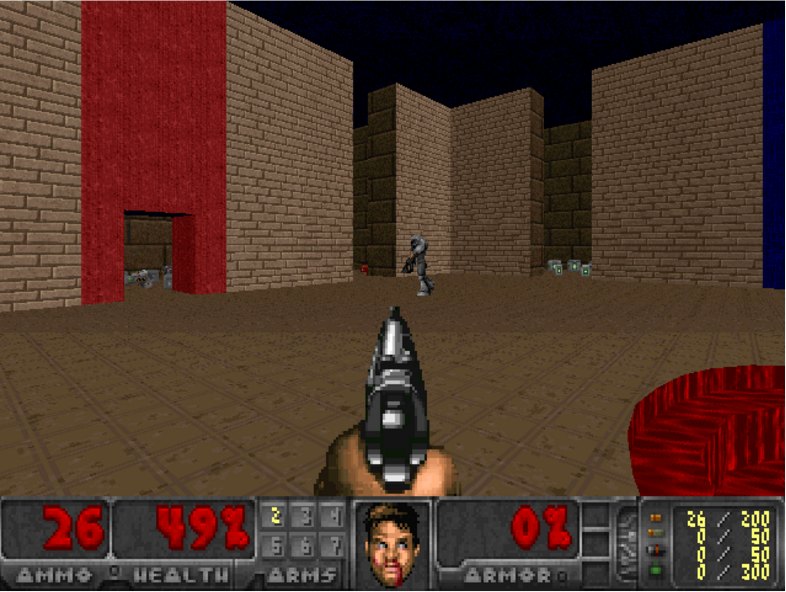The width and height of the screenshot is (786, 592).
Task: Select weapon number 7 in ARMS
Action: coord(334,546)
